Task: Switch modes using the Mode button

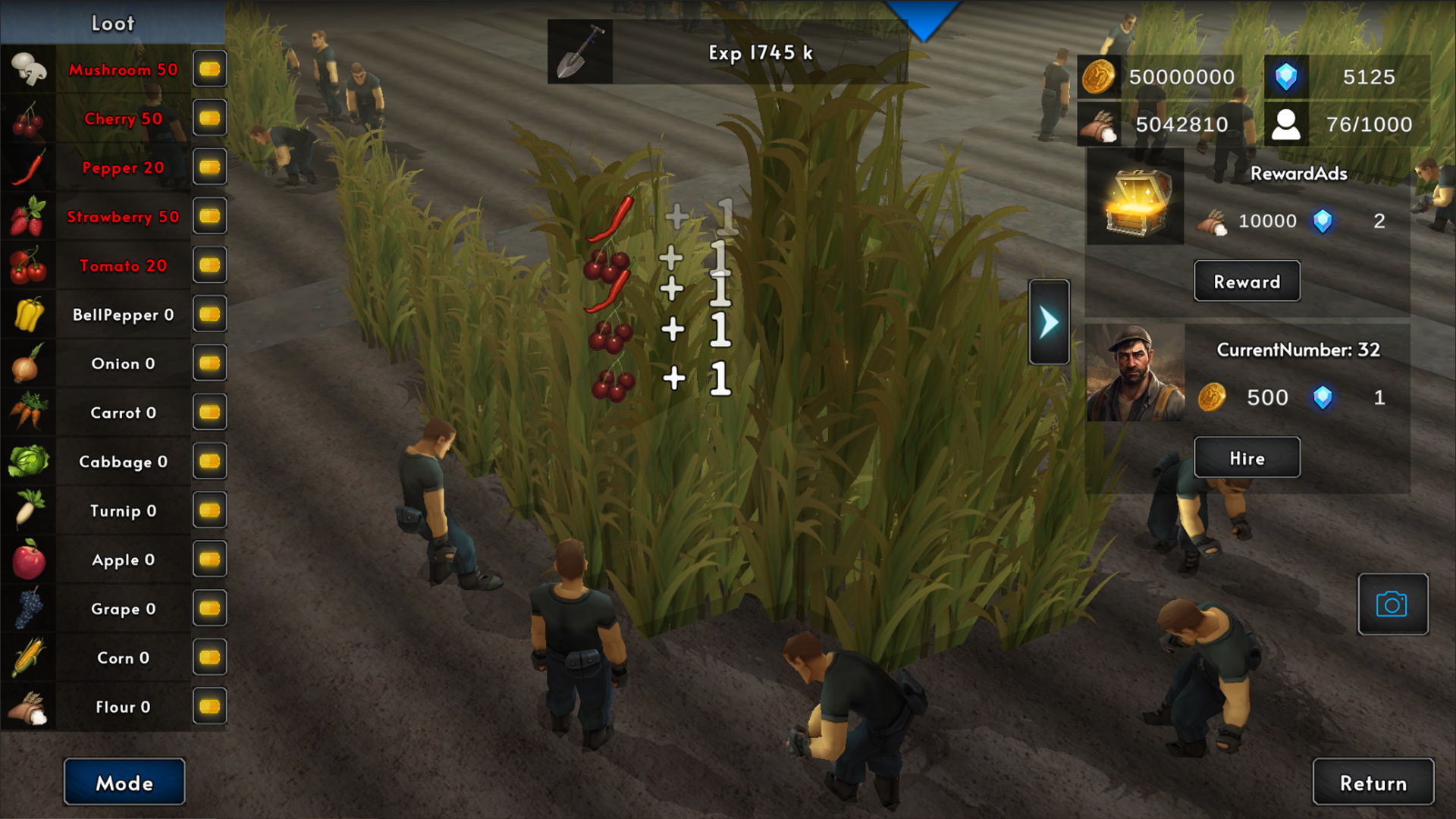Action: tap(124, 783)
